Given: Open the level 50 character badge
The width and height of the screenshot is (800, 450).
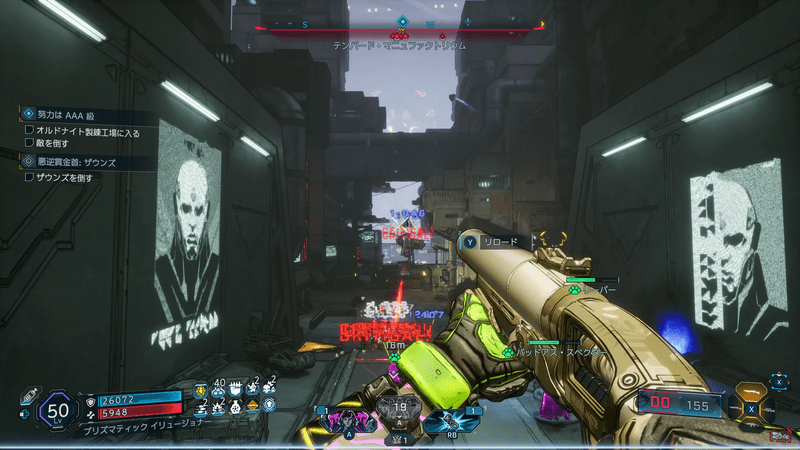Looking at the screenshot, I should click(57, 409).
